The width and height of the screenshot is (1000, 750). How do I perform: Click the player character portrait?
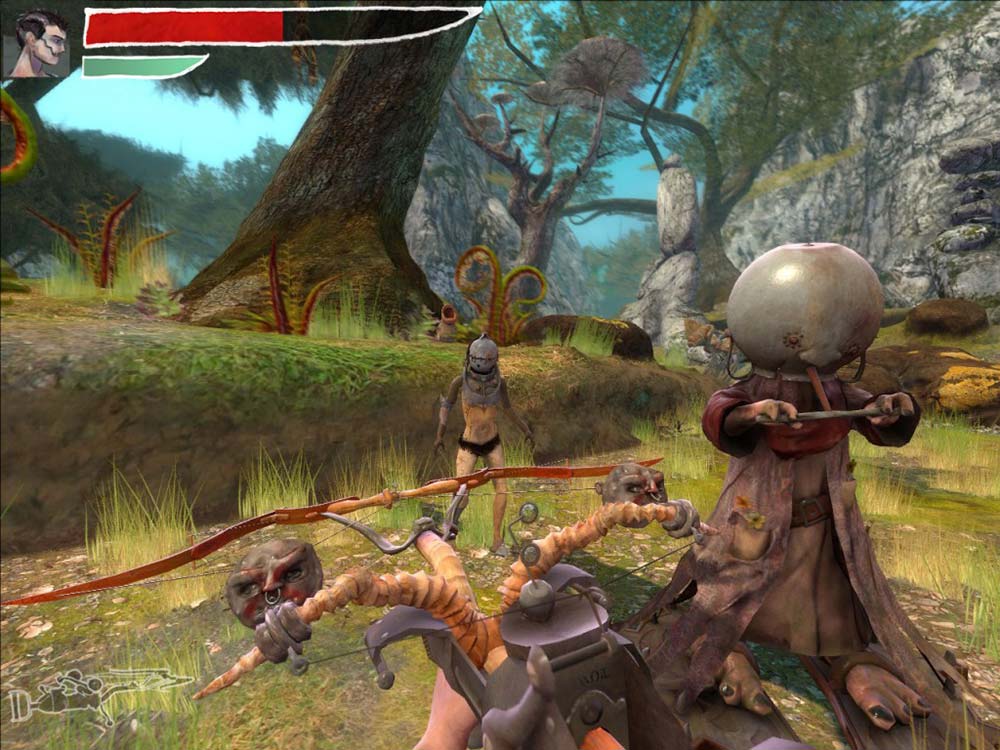(37, 44)
